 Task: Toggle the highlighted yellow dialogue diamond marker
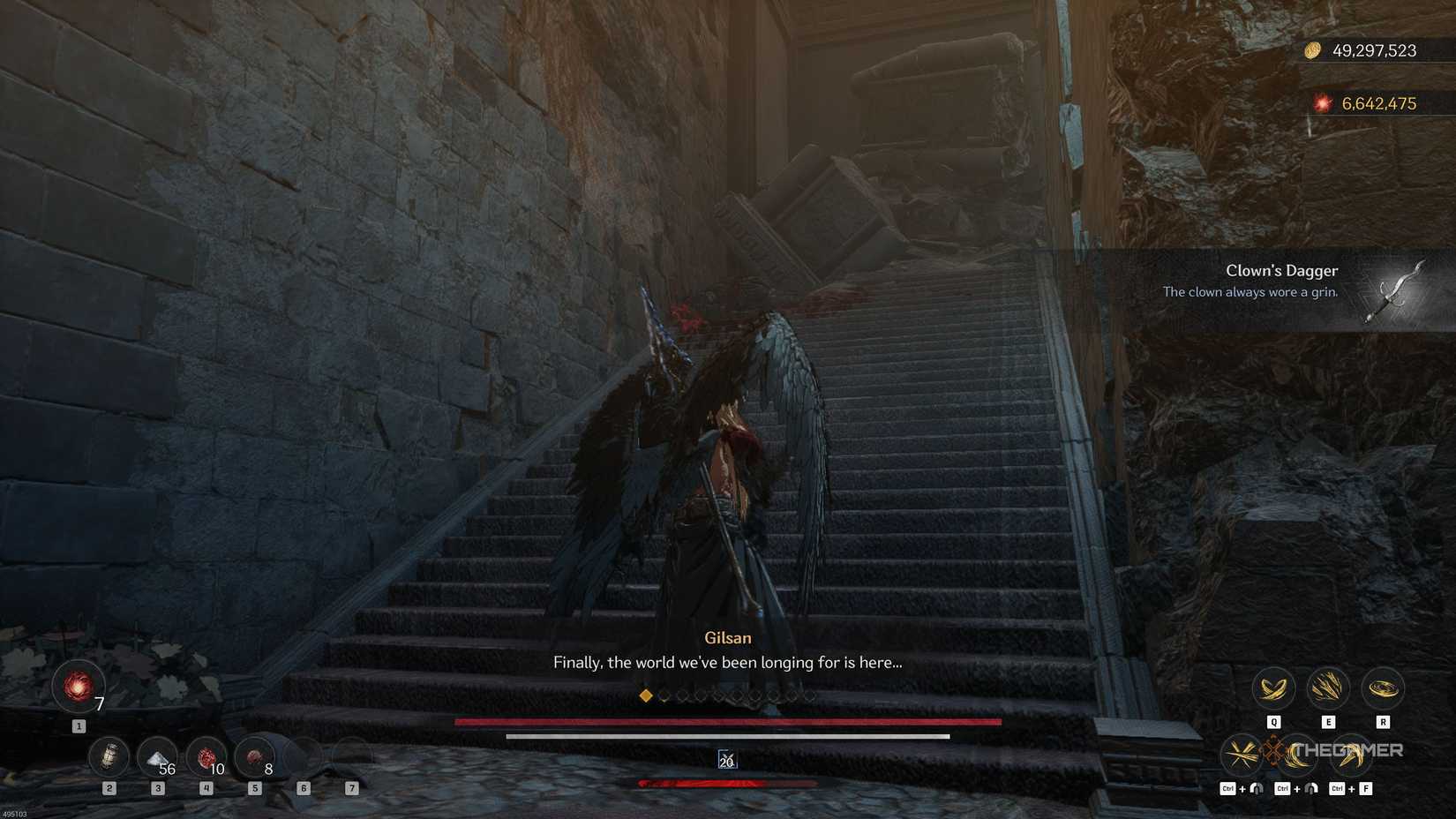pos(645,695)
